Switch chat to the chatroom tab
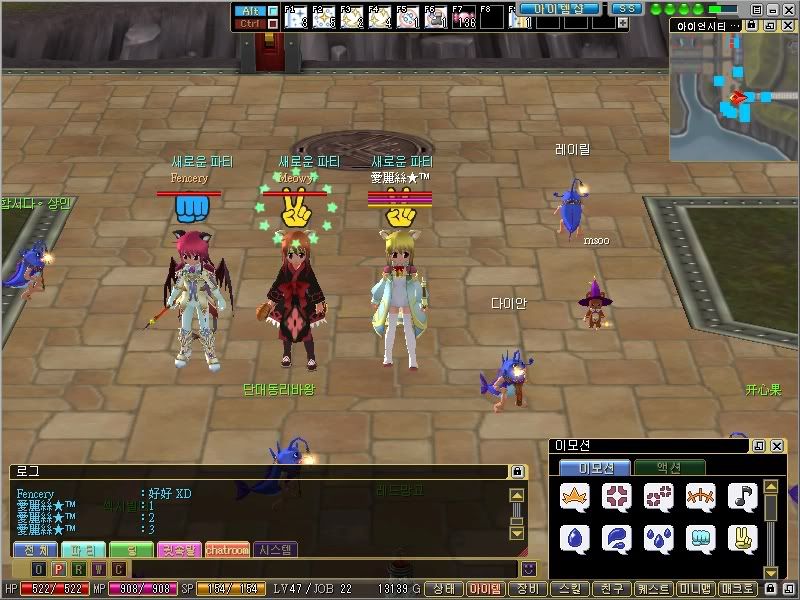The image size is (800, 600). coord(226,549)
